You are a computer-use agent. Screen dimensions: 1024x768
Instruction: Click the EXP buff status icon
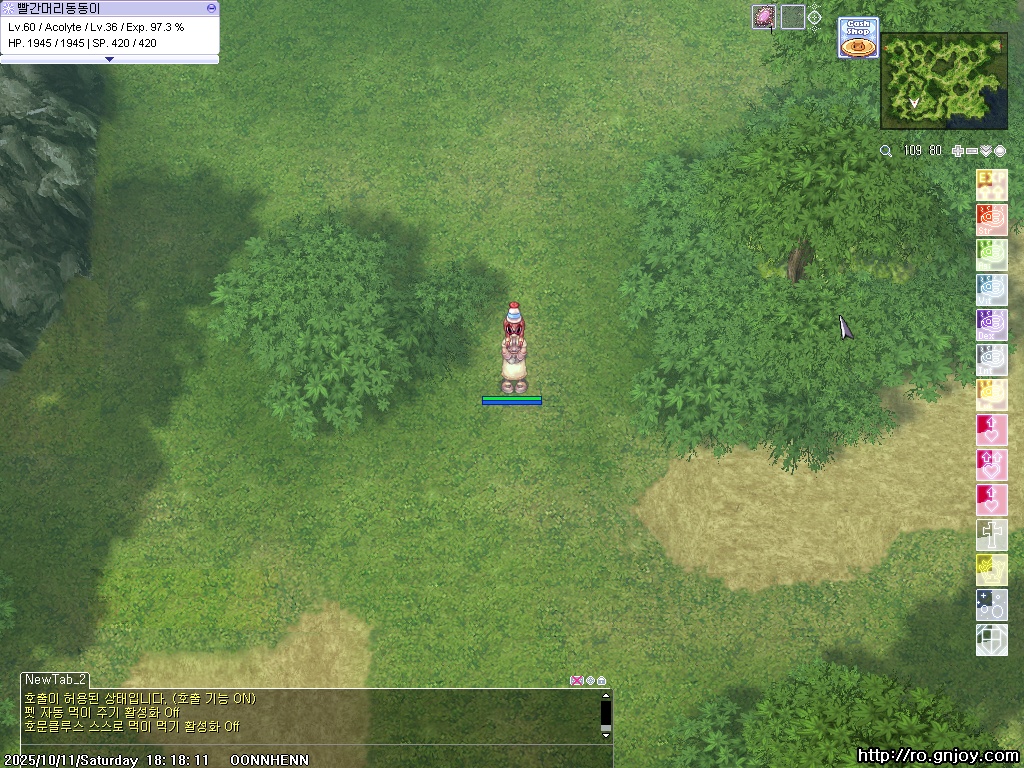[991, 185]
